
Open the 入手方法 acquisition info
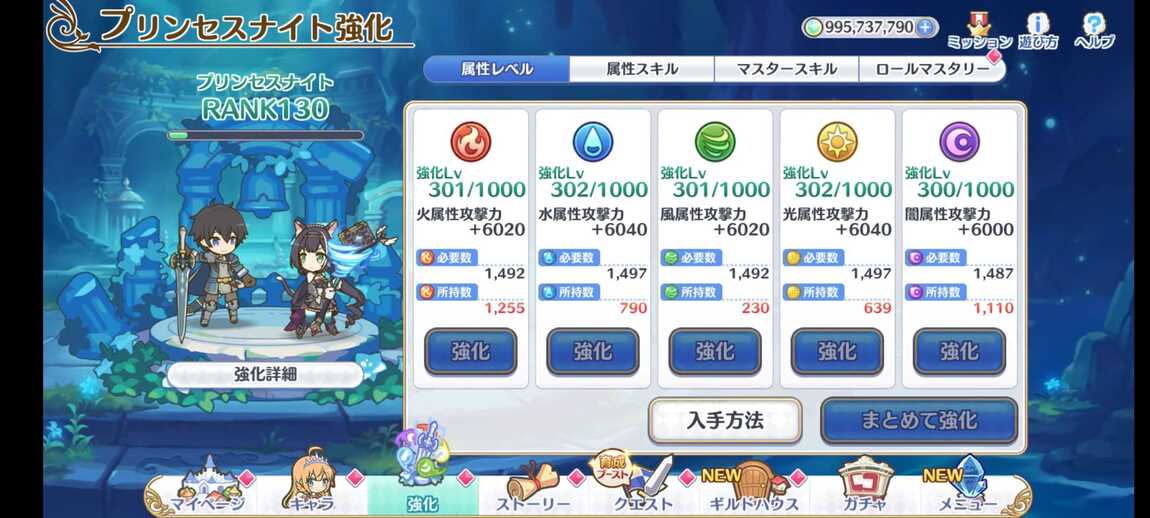click(725, 420)
